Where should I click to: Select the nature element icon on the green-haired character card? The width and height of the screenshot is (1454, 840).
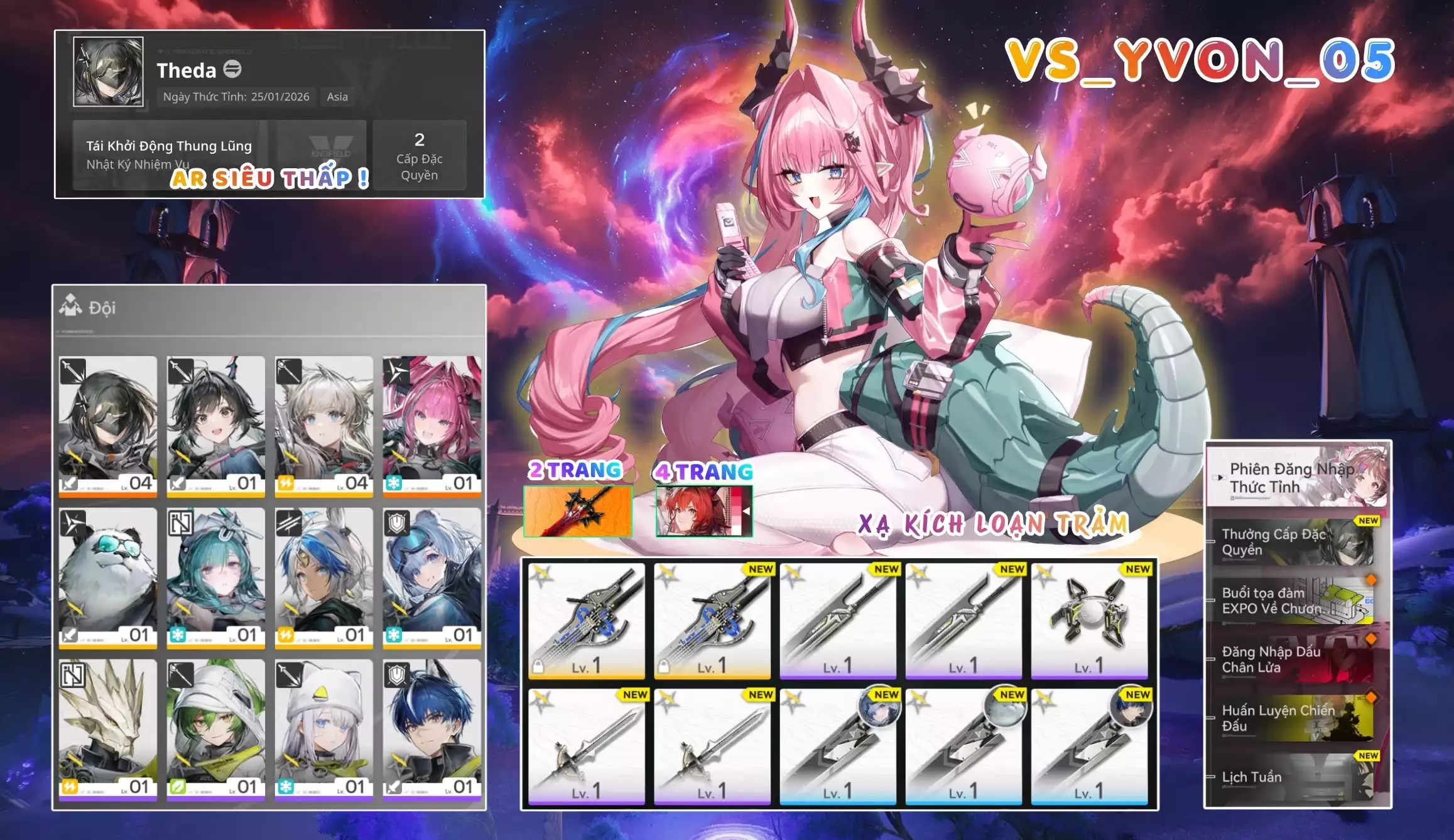click(178, 785)
